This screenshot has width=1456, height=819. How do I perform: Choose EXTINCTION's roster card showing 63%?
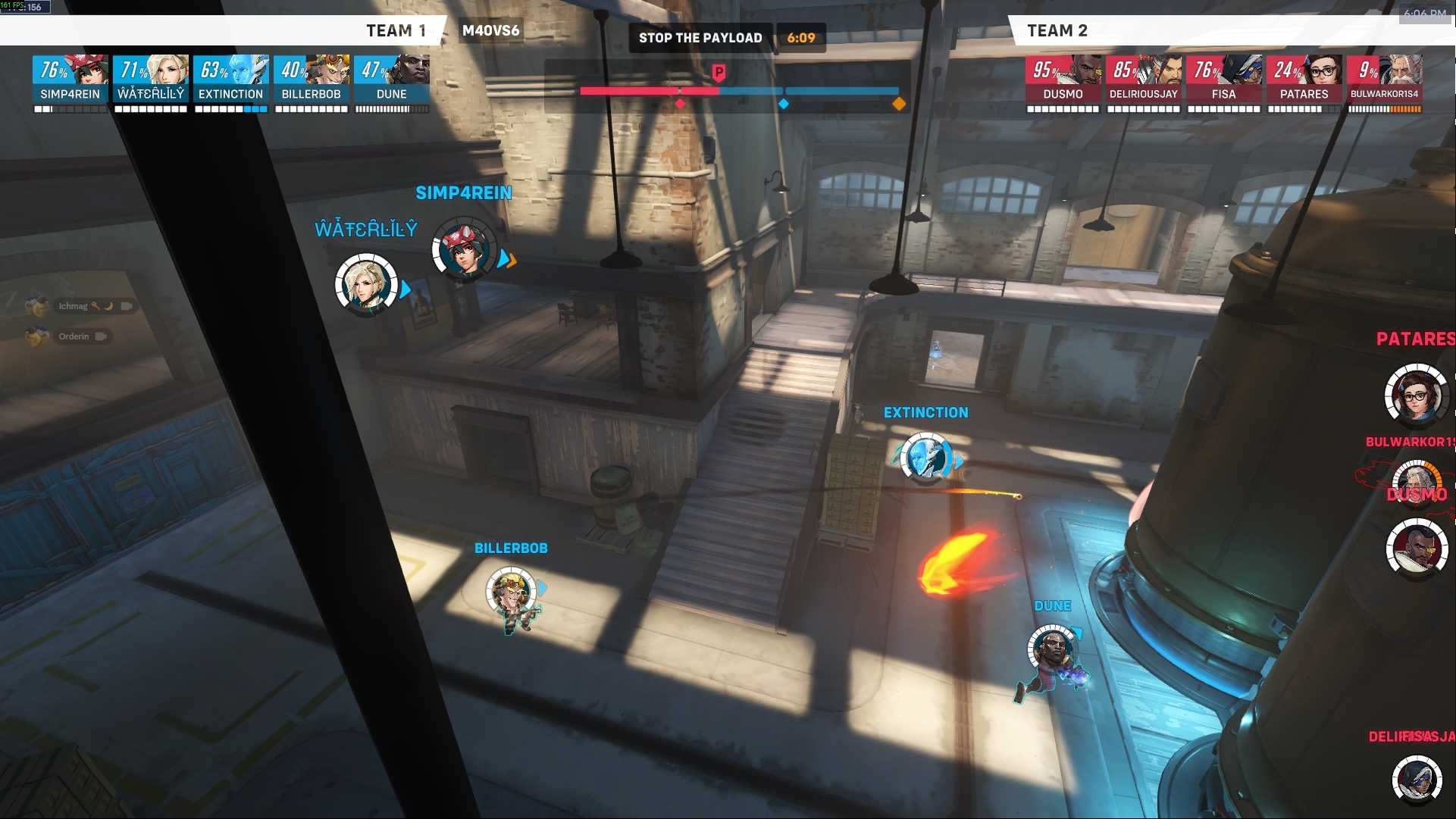[231, 79]
